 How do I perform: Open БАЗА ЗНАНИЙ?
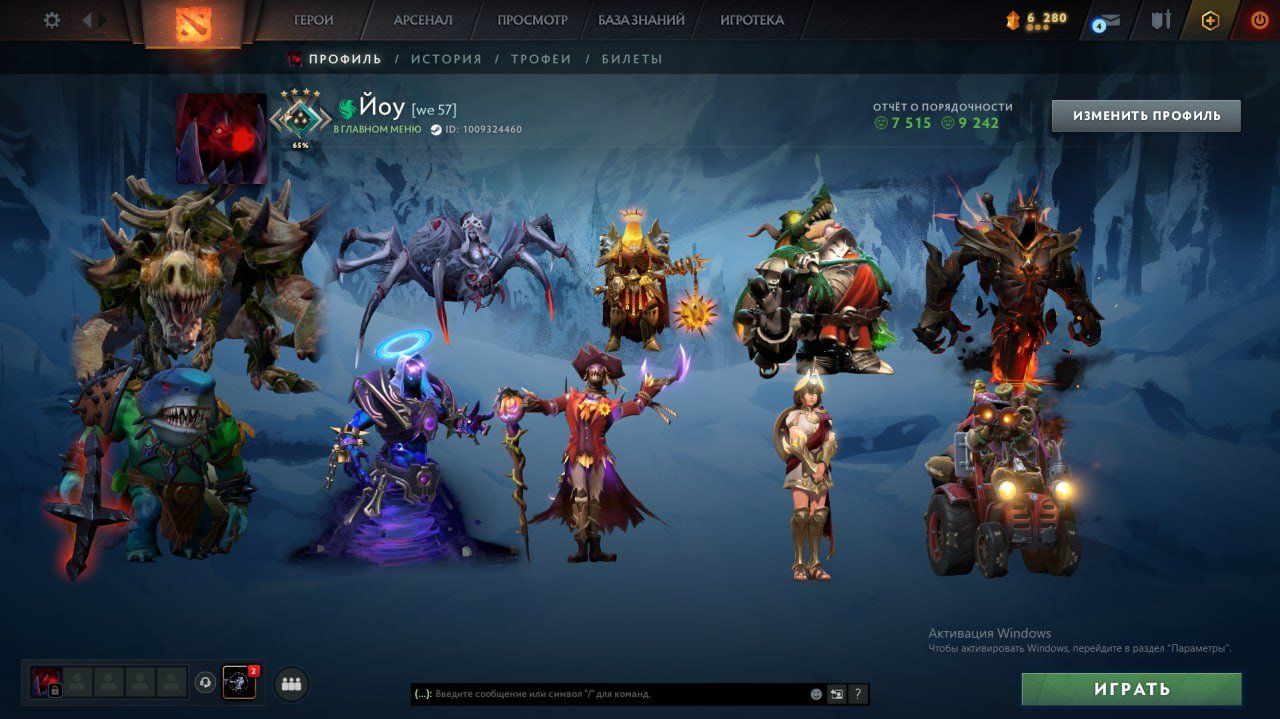[x=641, y=20]
